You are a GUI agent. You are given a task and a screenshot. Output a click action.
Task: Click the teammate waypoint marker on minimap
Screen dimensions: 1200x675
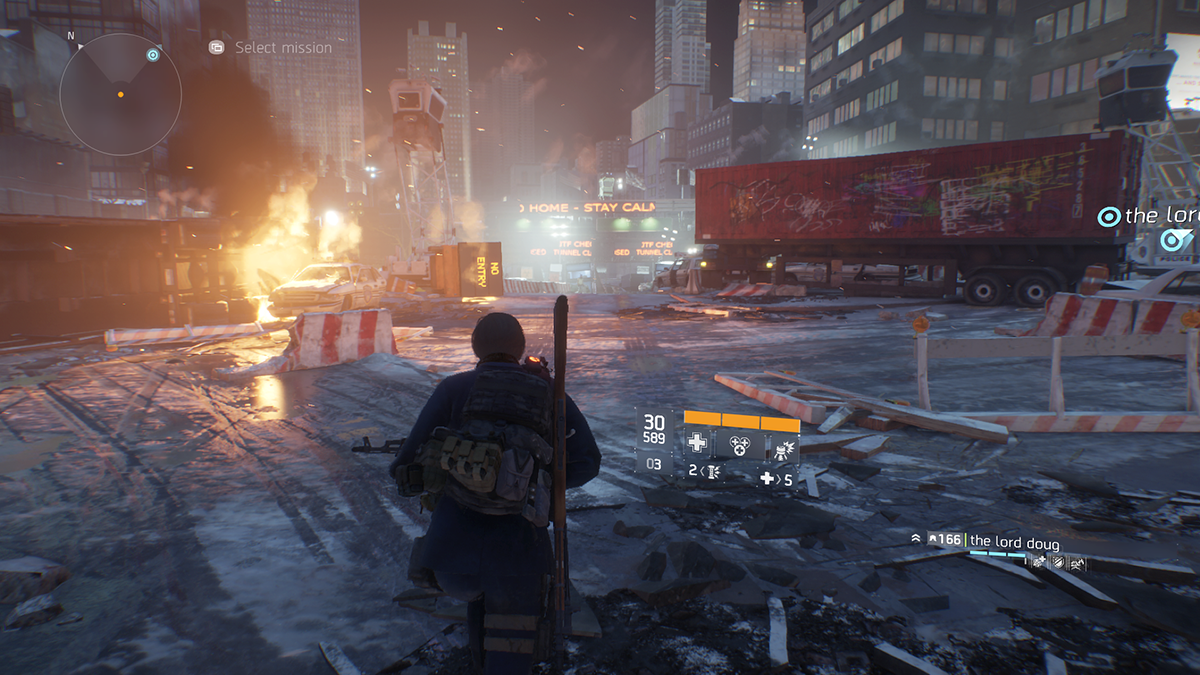click(152, 55)
